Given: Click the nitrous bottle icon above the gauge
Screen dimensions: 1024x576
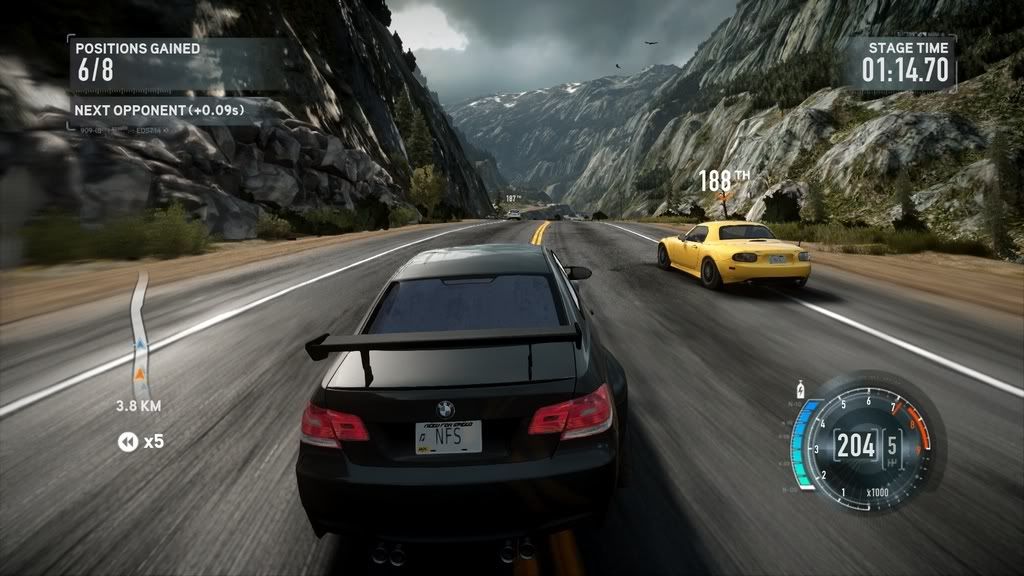Looking at the screenshot, I should tap(799, 386).
